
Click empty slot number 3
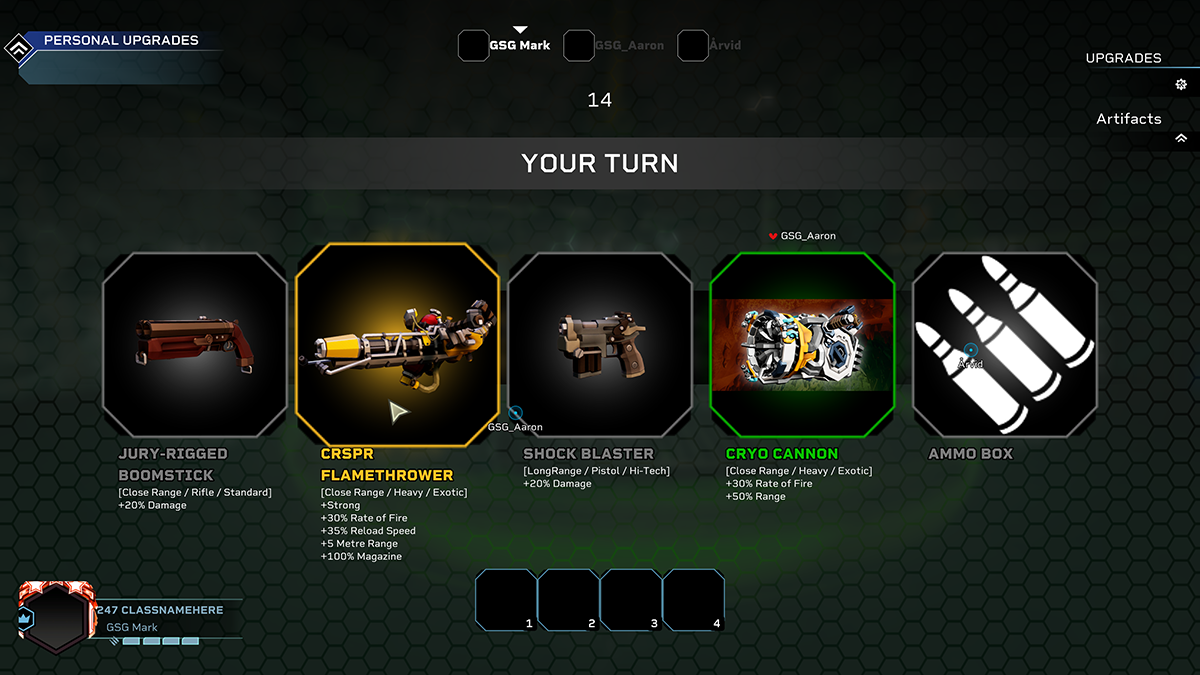point(631,600)
